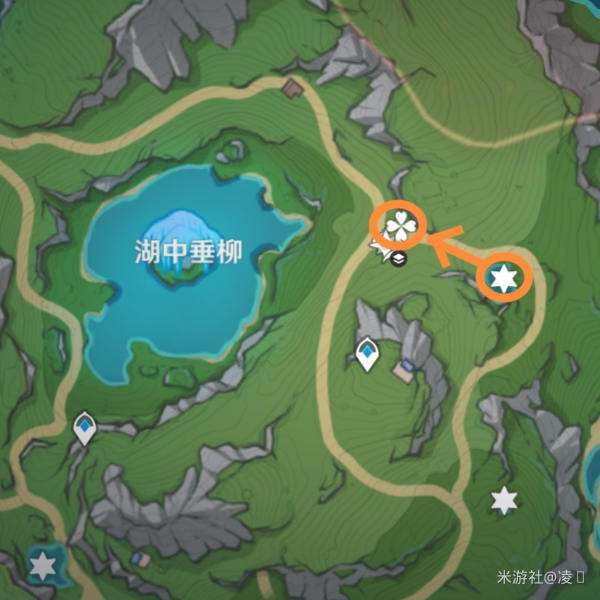This screenshot has height=600, width=600.
Task: Select the teleport waypoint beside the rocky camp
Action: [368, 353]
